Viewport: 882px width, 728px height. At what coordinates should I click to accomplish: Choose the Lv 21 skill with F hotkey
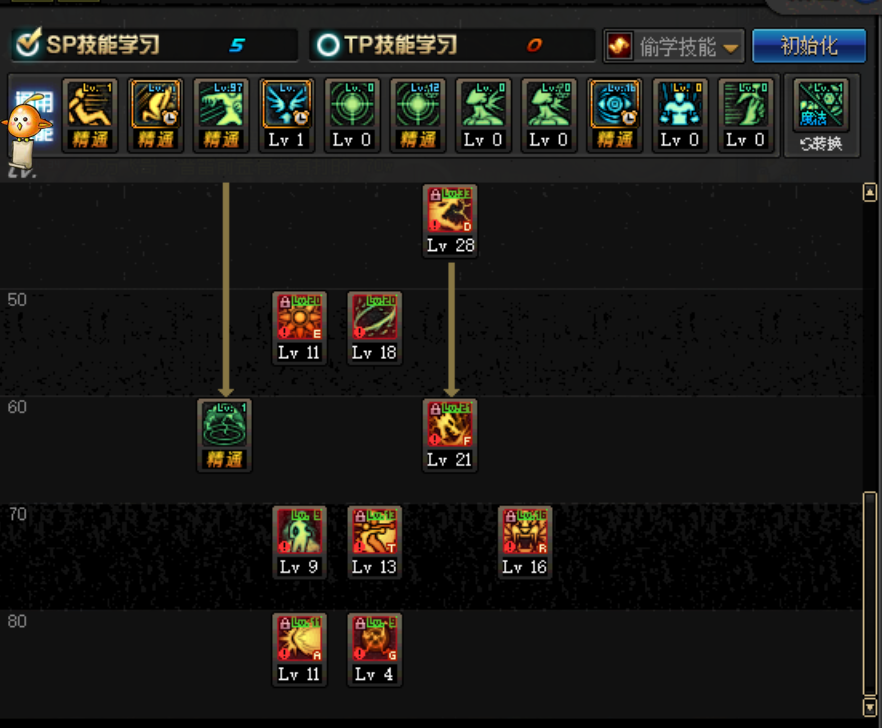[449, 426]
